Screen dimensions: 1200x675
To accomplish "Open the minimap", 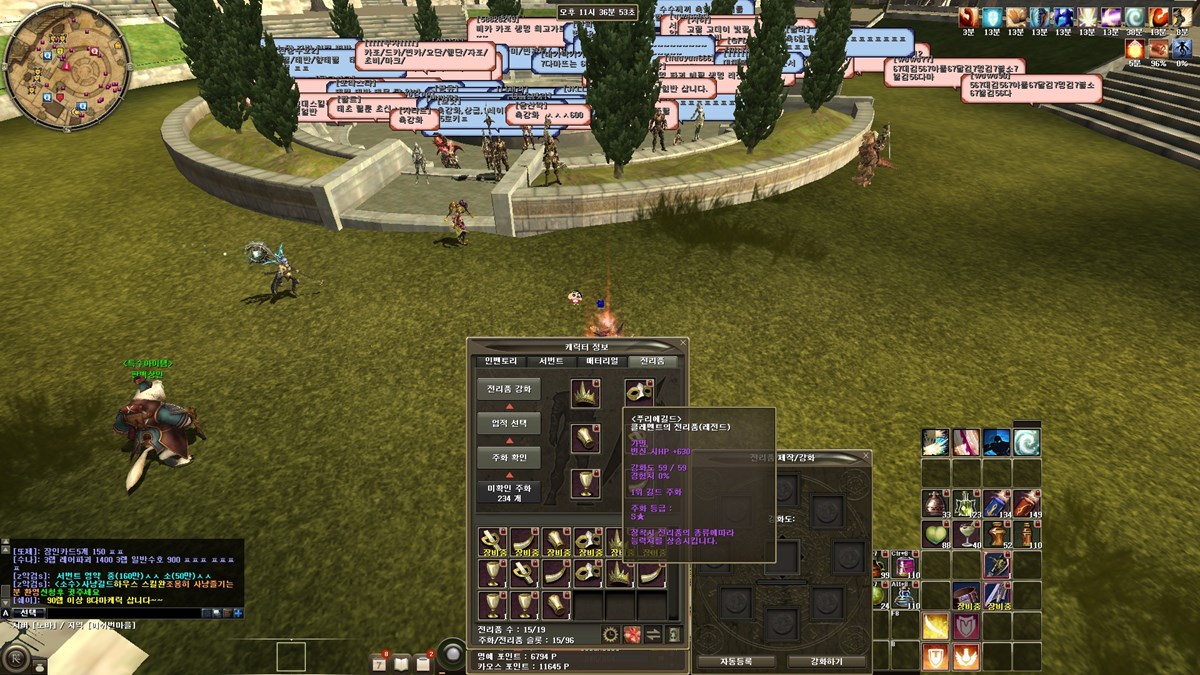I will [x=52, y=52].
